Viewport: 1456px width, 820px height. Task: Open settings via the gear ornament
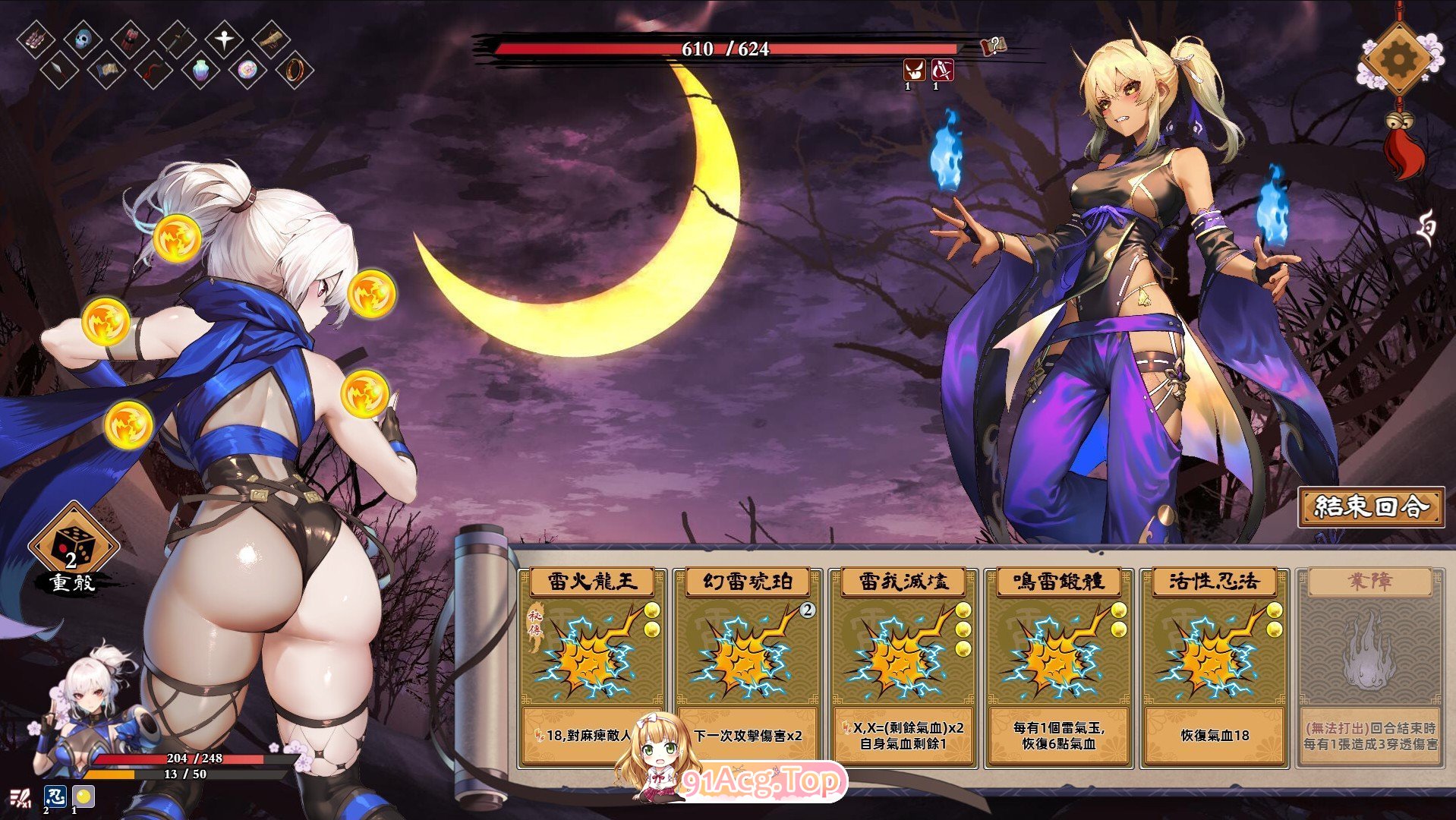[1398, 58]
